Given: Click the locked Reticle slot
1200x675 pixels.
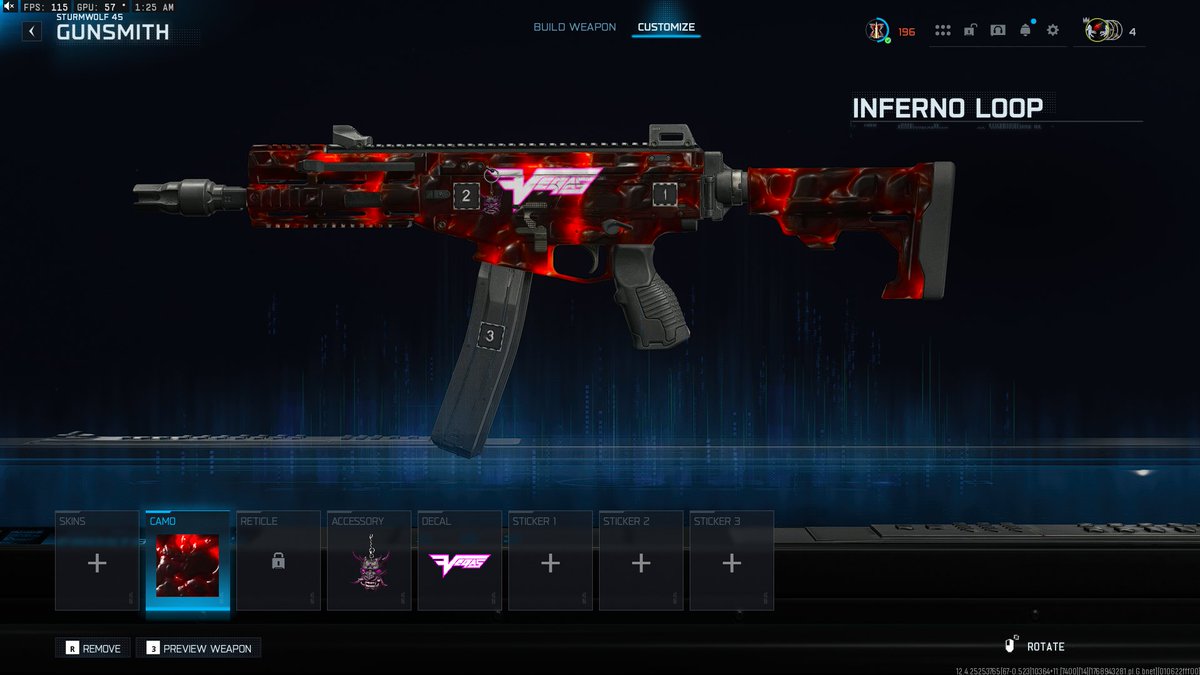Looking at the screenshot, I should click(278, 561).
